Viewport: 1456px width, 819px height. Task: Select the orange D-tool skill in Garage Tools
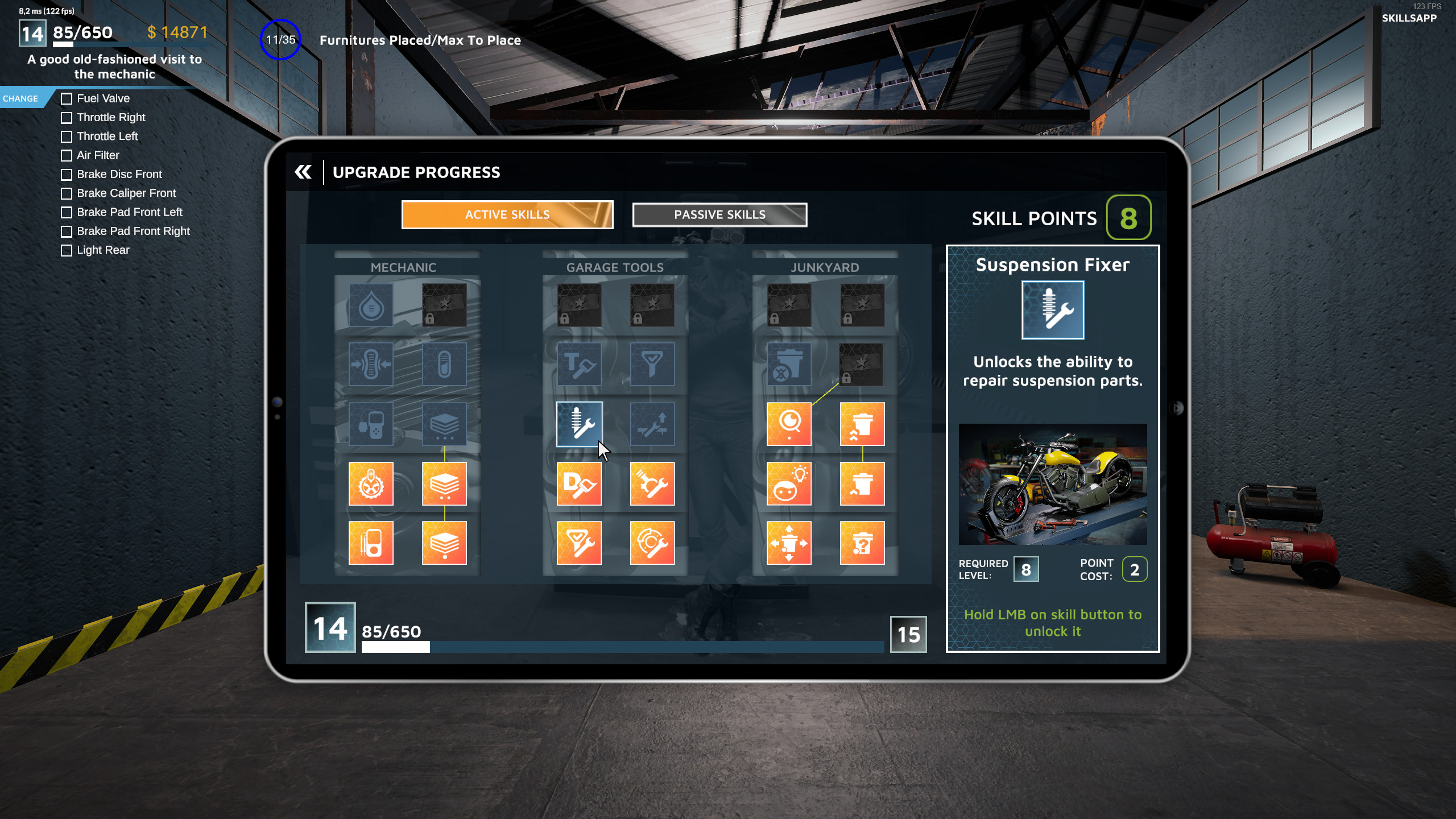(x=580, y=485)
